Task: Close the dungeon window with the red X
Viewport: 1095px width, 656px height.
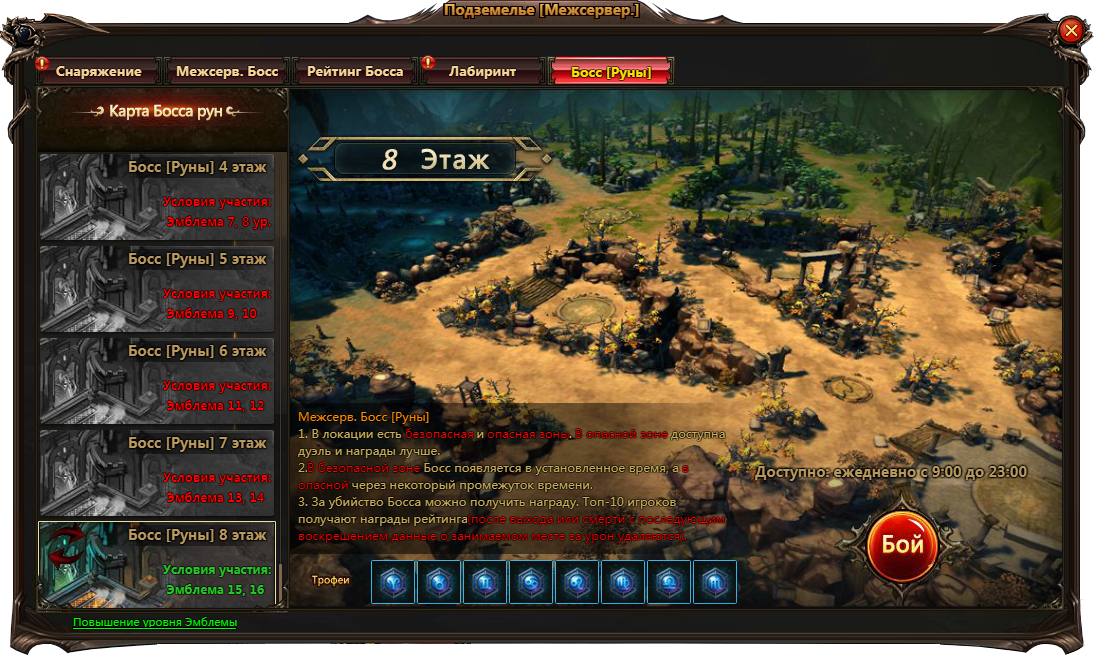Action: 1071,31
